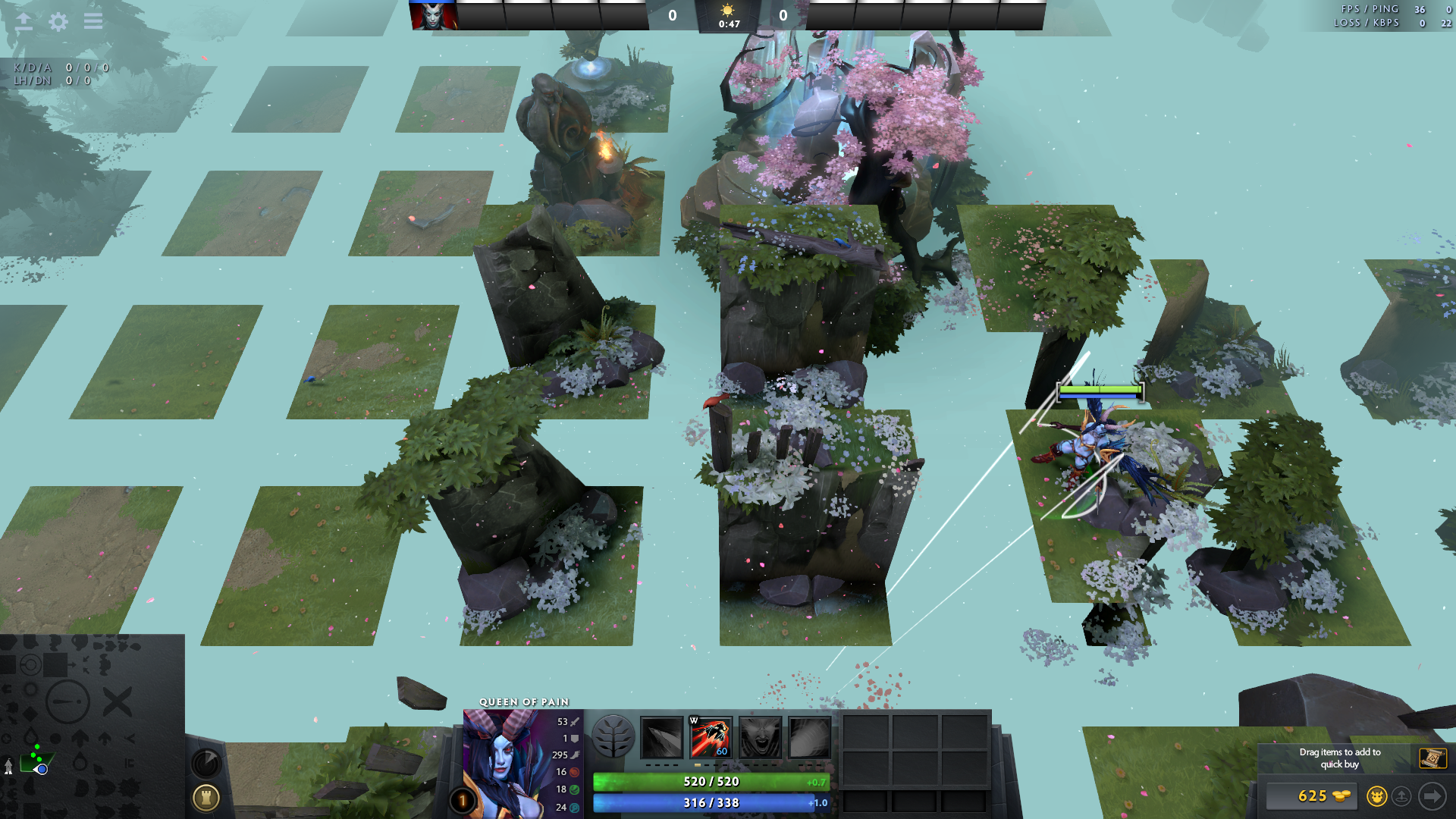Image resolution: width=1456 pixels, height=819 pixels.
Task: Click the courier deliver items button
Action: (x=1401, y=795)
